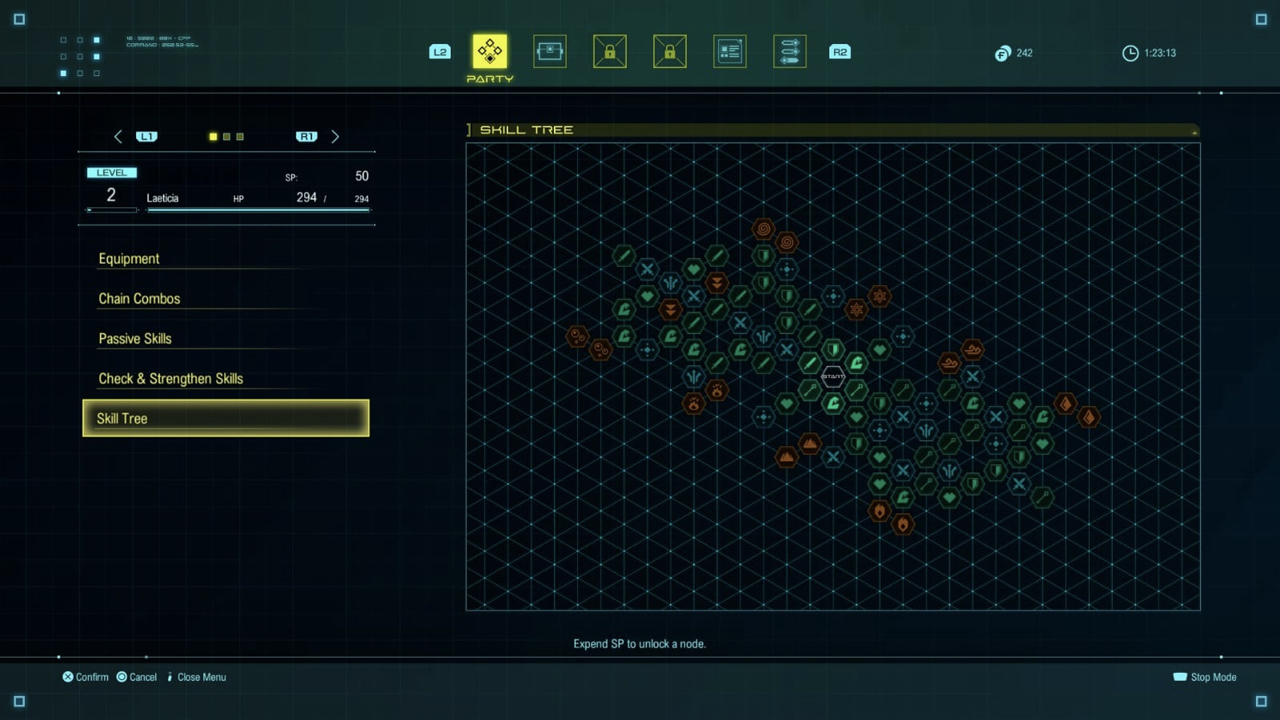Select the START node in the skill tree
The height and width of the screenshot is (720, 1280).
click(833, 376)
